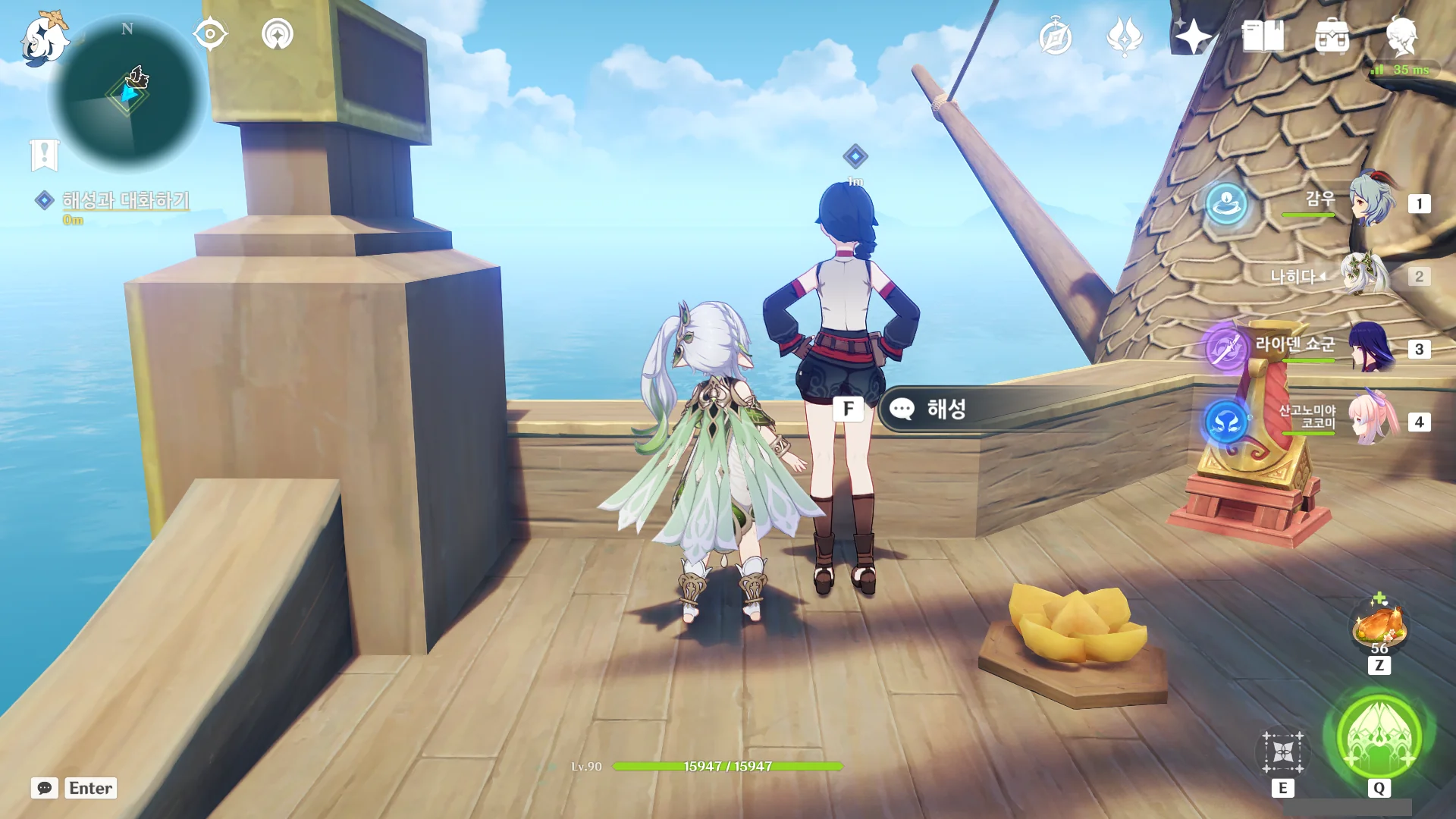Talk to 해성 dialogue prompt

[946, 409]
